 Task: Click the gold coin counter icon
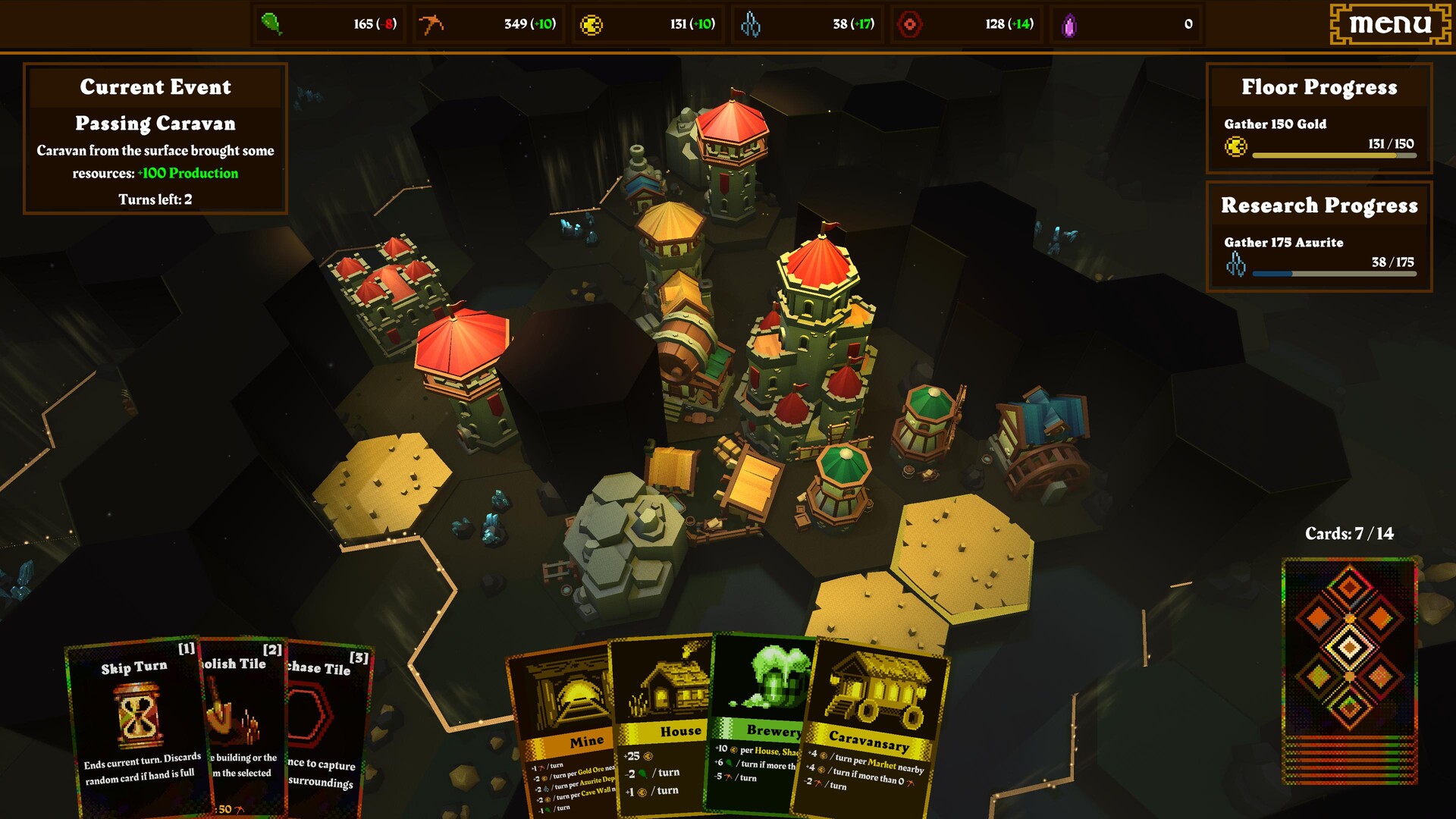[592, 24]
